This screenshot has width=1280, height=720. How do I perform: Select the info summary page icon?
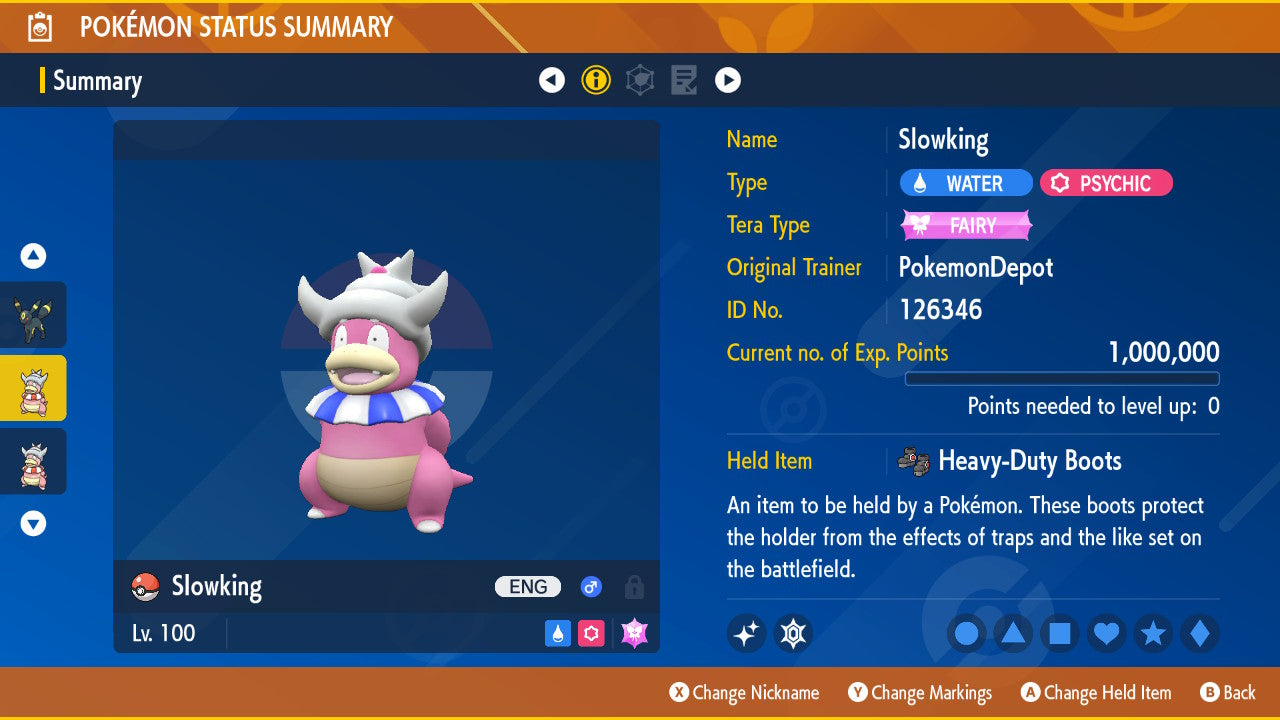pyautogui.click(x=596, y=80)
